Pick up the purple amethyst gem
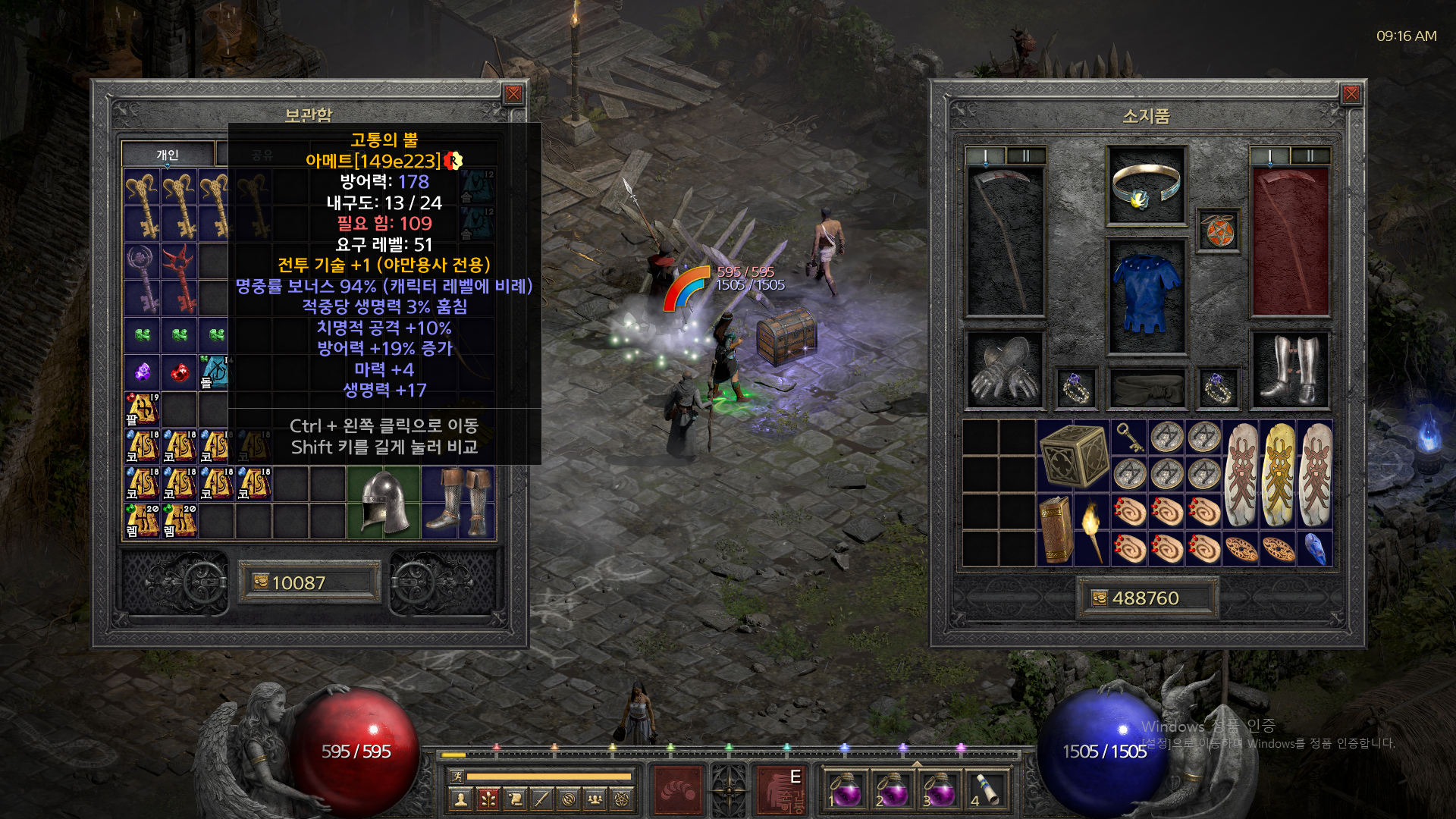Viewport: 1456px width, 819px height. [x=143, y=372]
